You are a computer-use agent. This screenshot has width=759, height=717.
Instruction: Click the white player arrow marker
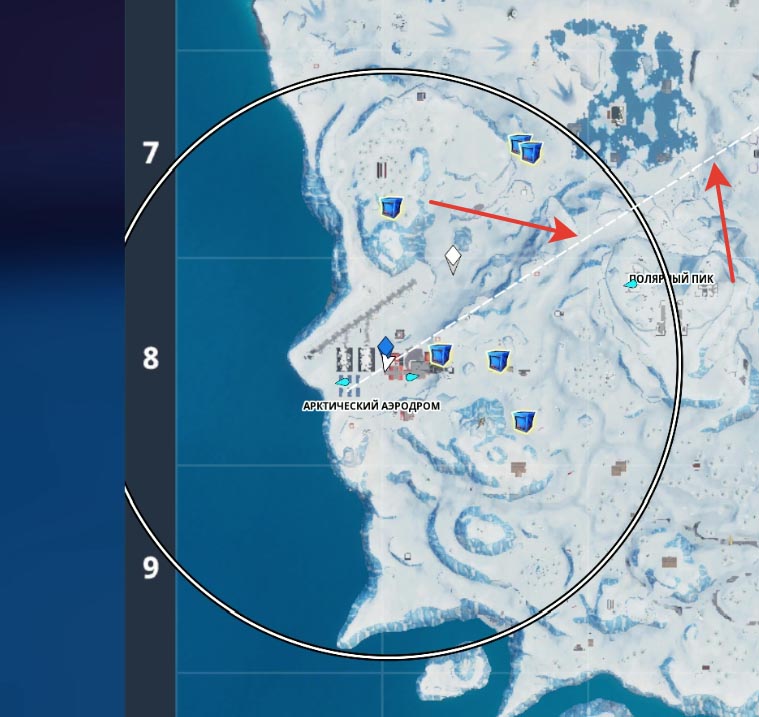388,362
